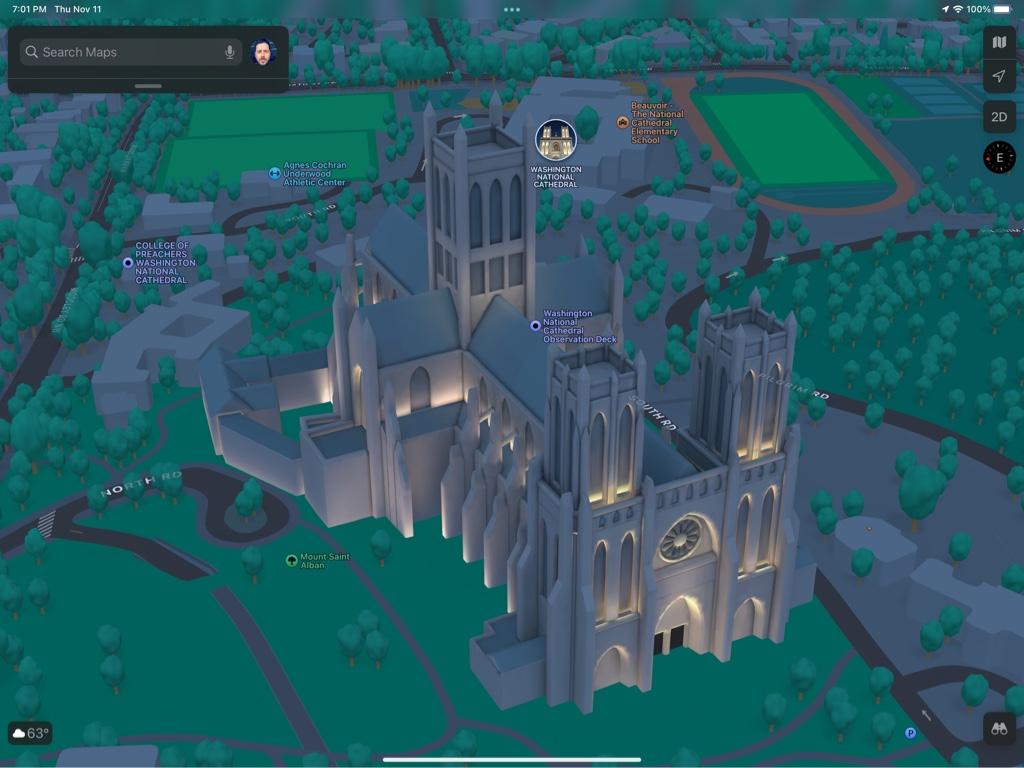
Task: Select the blue parking marker
Action: pos(910,733)
